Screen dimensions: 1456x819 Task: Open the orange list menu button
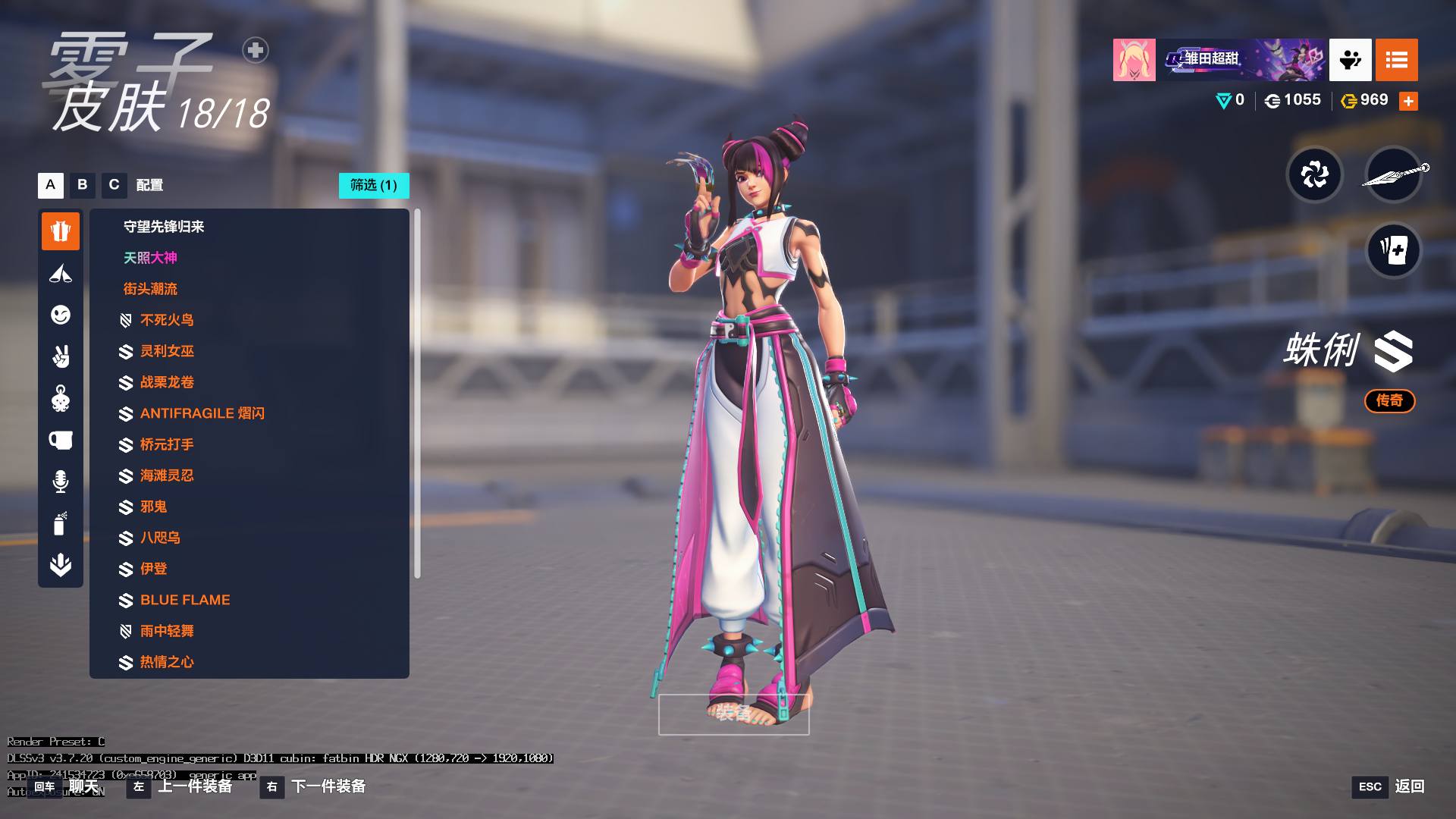click(x=1396, y=60)
